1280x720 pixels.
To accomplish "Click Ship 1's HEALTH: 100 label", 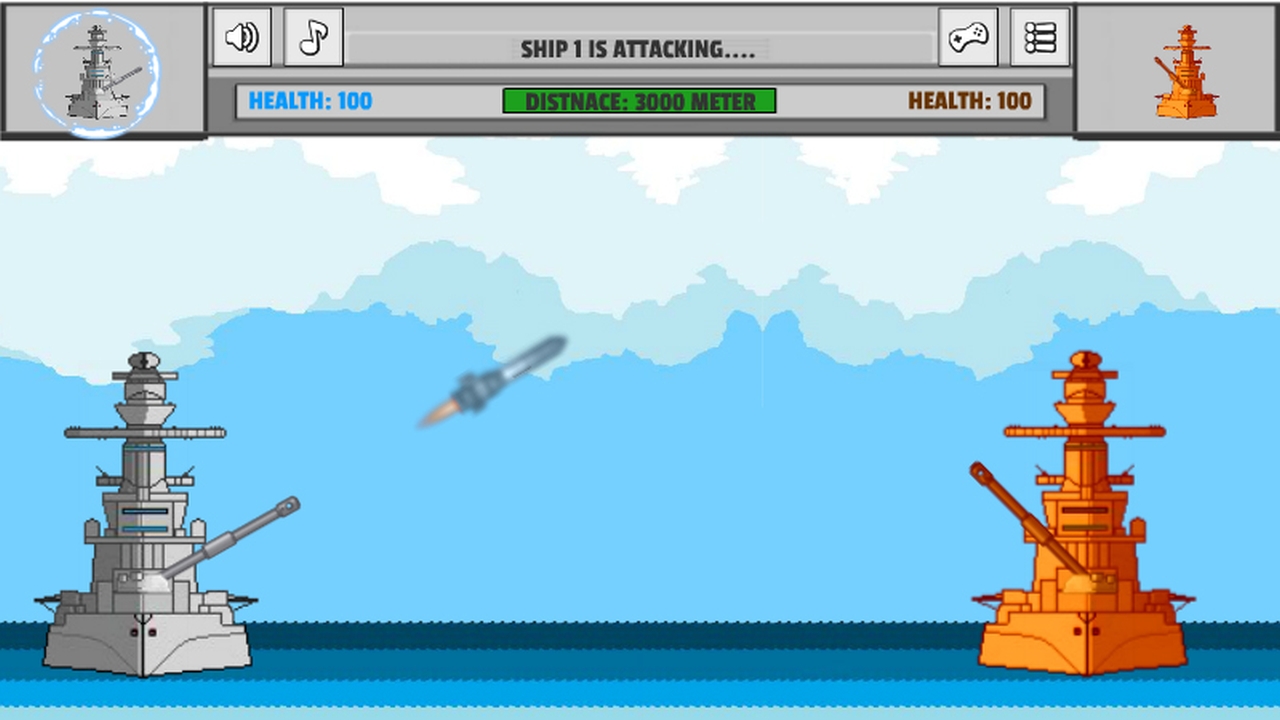I will [x=310, y=101].
